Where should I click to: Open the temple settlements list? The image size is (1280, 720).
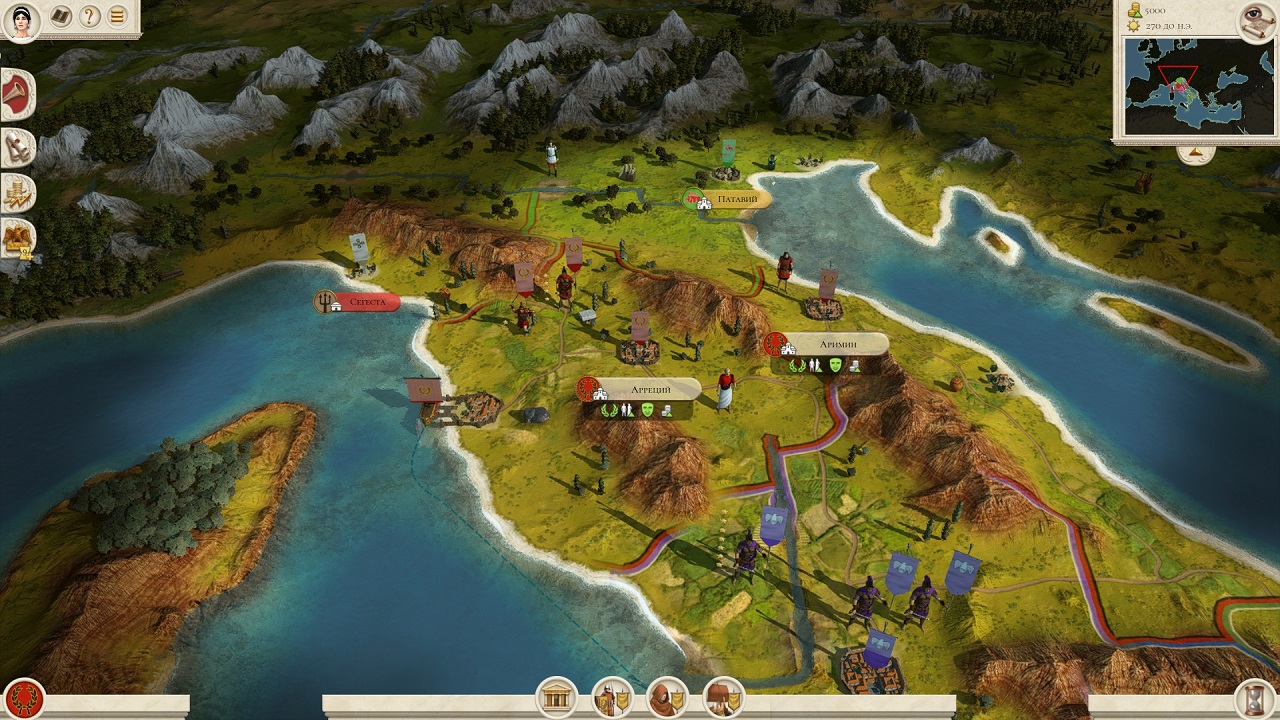556,697
